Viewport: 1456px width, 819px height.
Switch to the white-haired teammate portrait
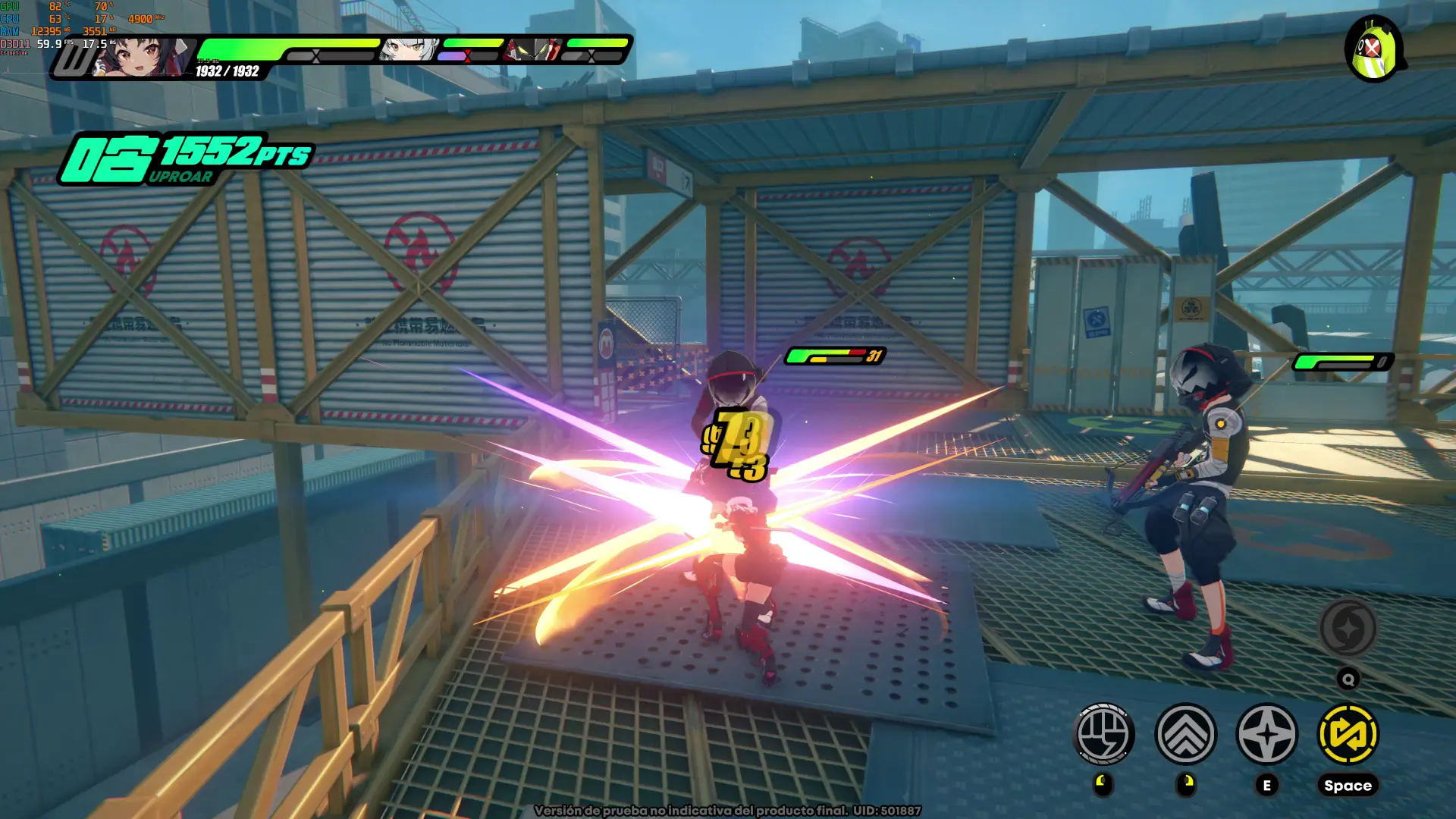409,50
